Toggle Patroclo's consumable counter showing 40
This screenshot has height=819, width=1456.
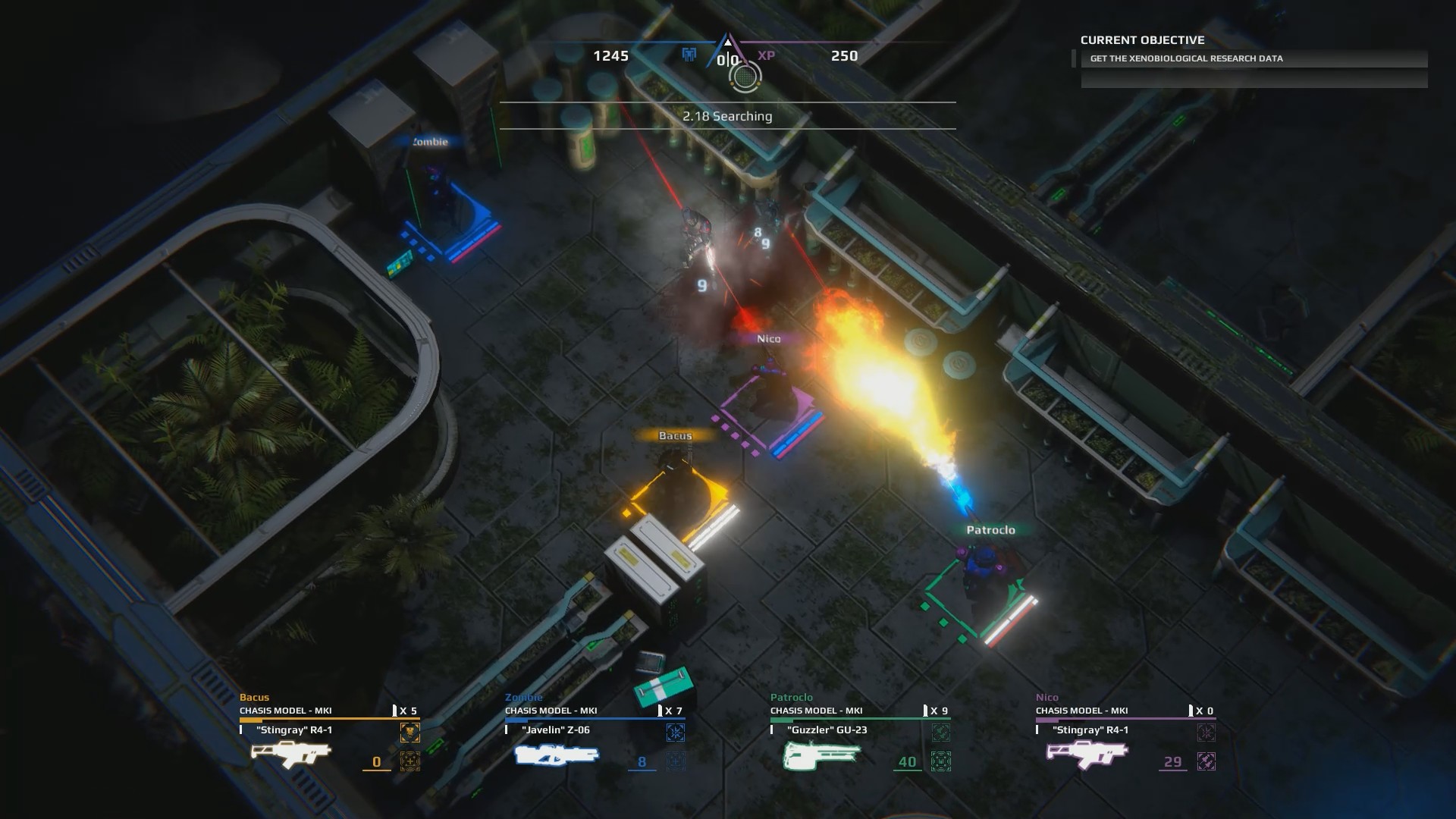coord(905,761)
